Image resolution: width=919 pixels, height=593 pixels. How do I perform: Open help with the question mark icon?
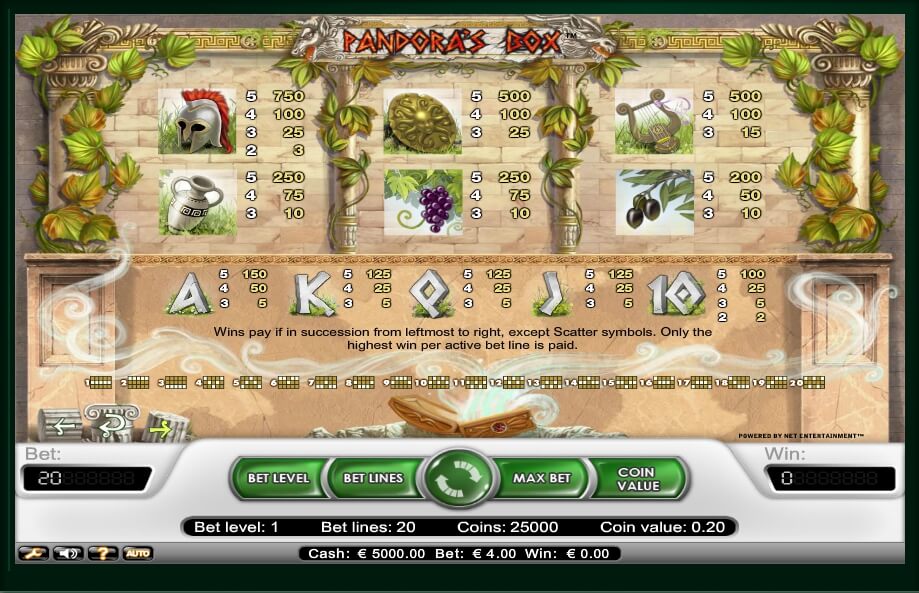(102, 553)
